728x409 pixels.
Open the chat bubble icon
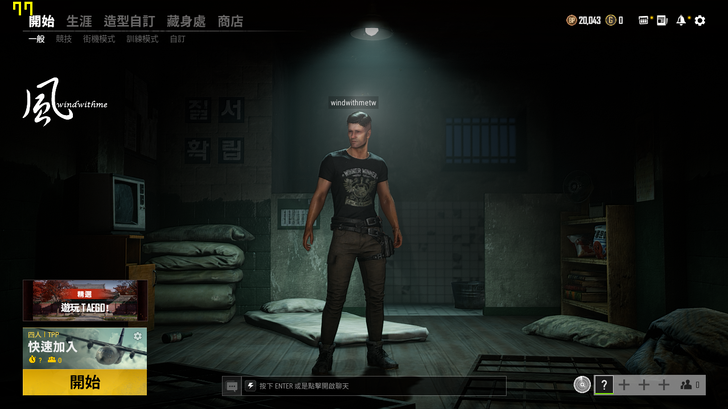pos(231,385)
